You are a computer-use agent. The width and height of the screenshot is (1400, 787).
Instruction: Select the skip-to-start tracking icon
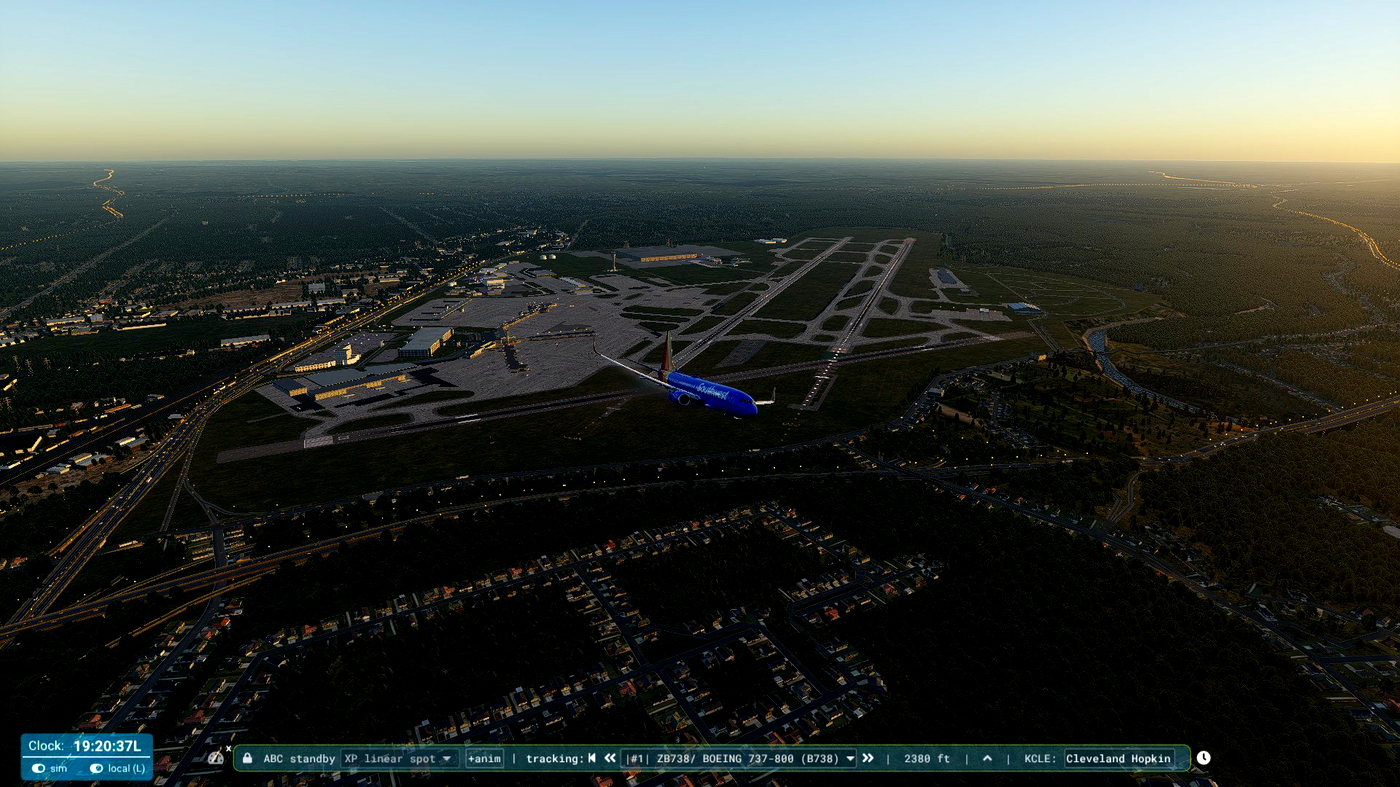592,758
